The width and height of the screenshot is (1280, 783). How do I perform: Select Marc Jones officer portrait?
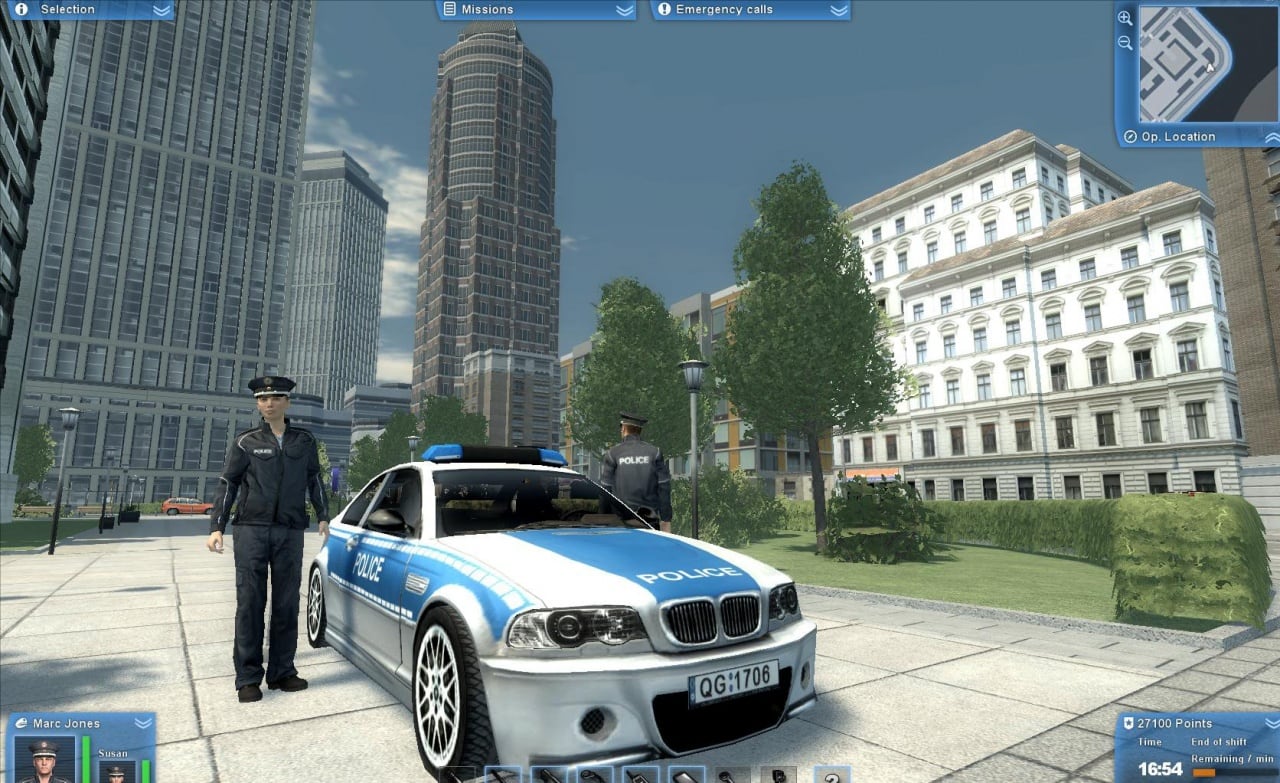coord(44,761)
